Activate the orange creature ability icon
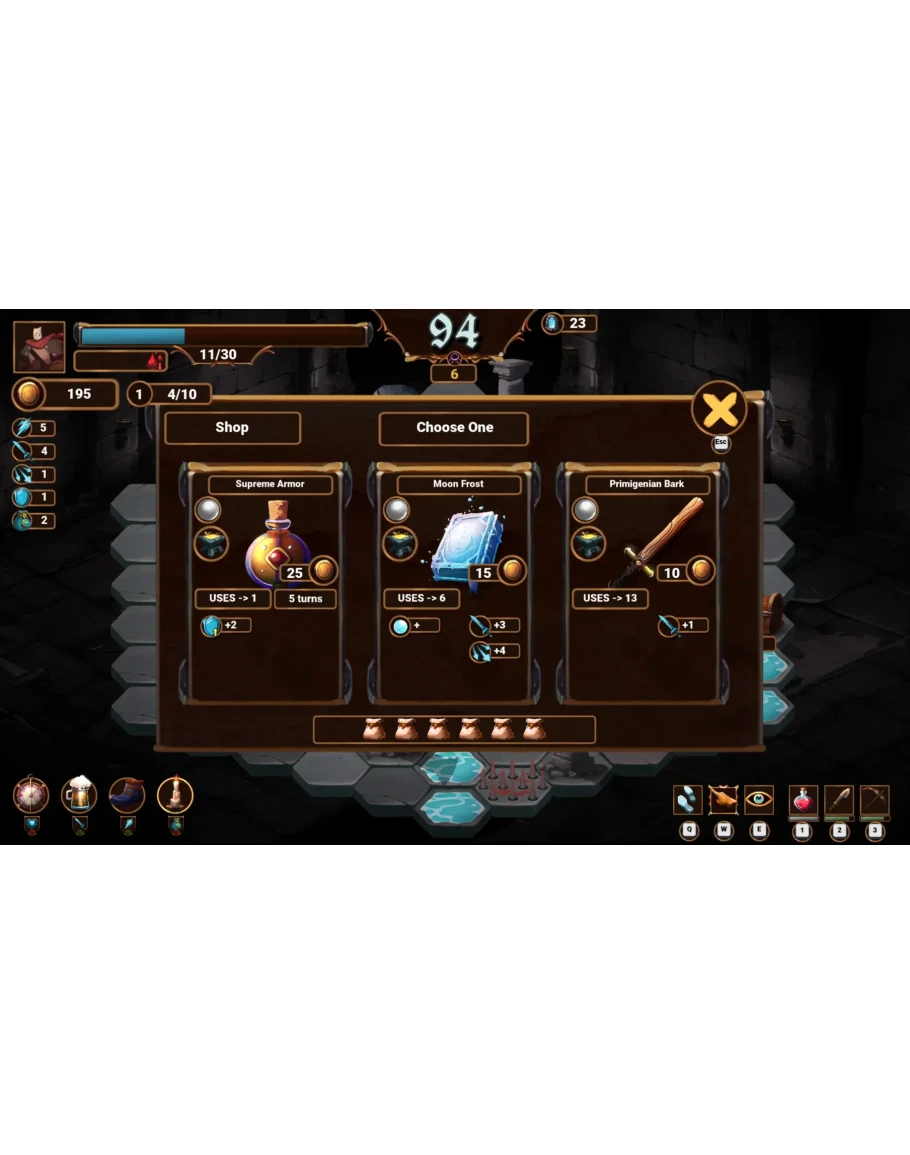This screenshot has height=1155, width=910. (723, 800)
